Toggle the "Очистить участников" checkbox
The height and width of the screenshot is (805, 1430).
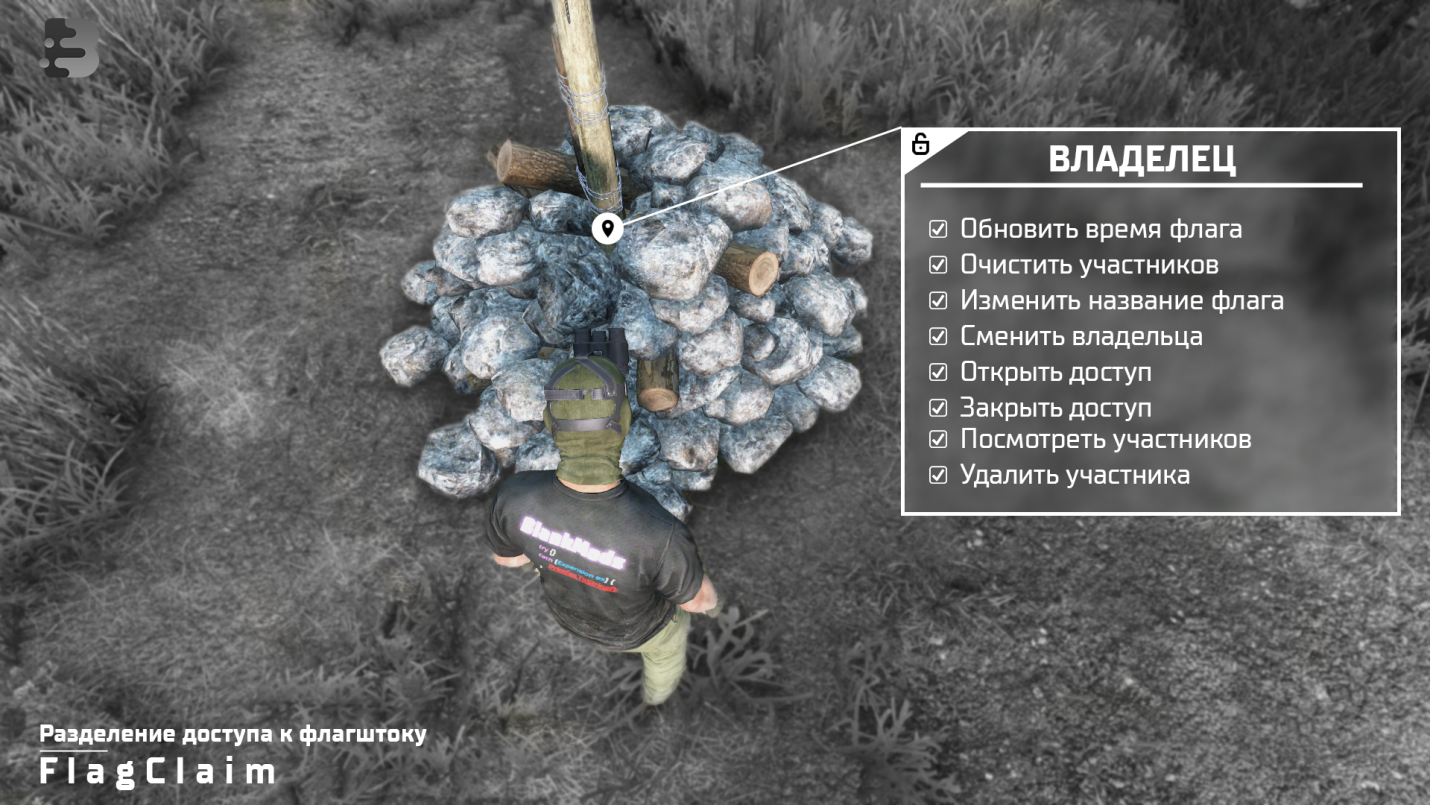coord(938,265)
